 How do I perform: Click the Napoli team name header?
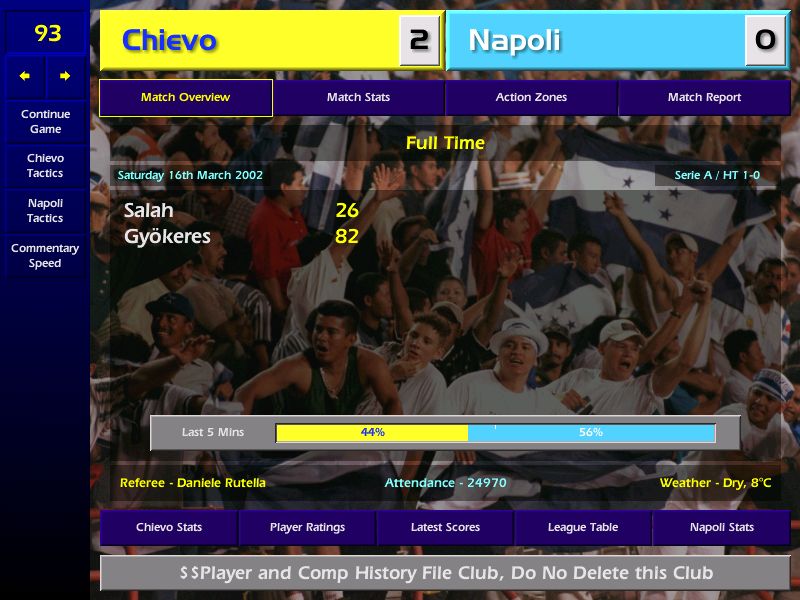(x=514, y=41)
